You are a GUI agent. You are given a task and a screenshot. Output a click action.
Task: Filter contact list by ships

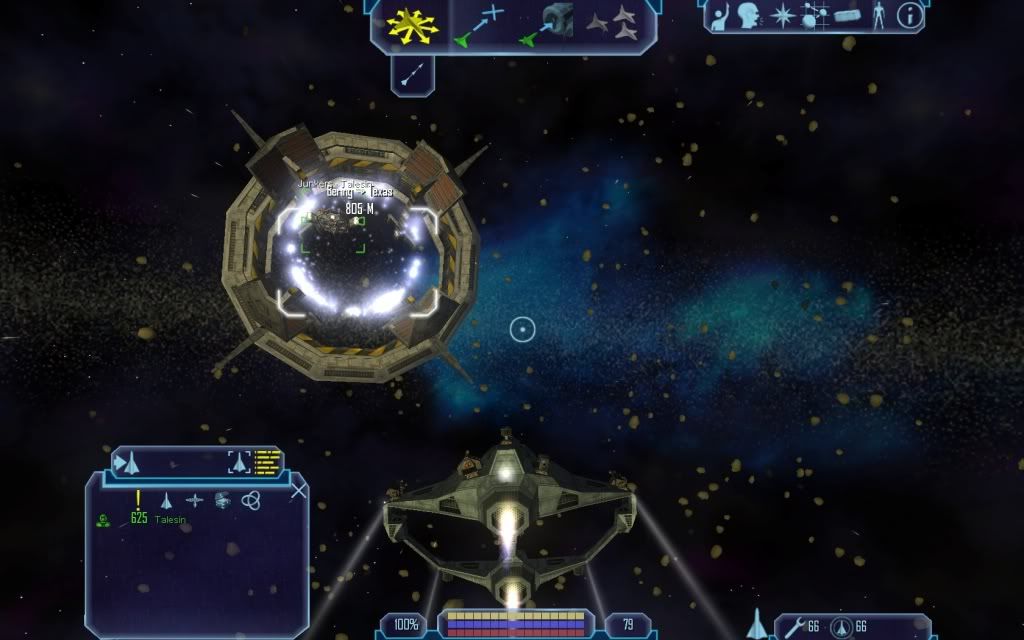pos(167,499)
